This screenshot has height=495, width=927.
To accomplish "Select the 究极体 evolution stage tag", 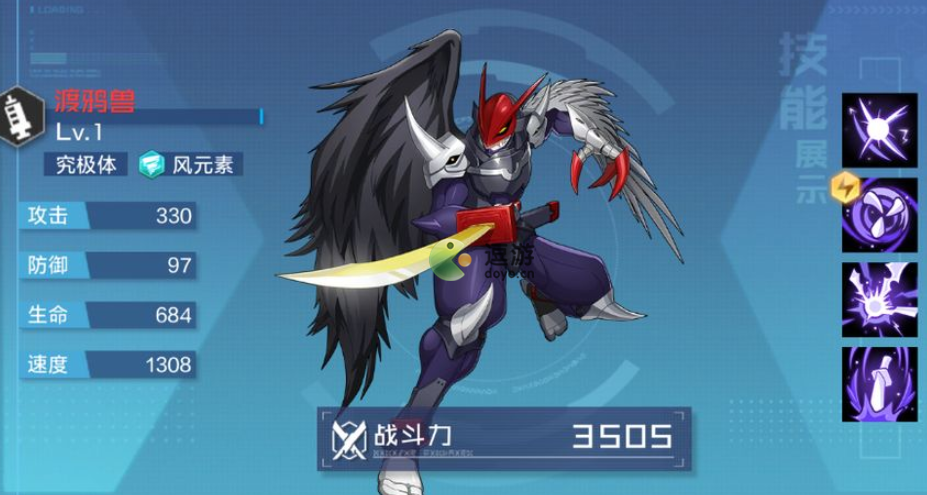I will coord(87,164).
